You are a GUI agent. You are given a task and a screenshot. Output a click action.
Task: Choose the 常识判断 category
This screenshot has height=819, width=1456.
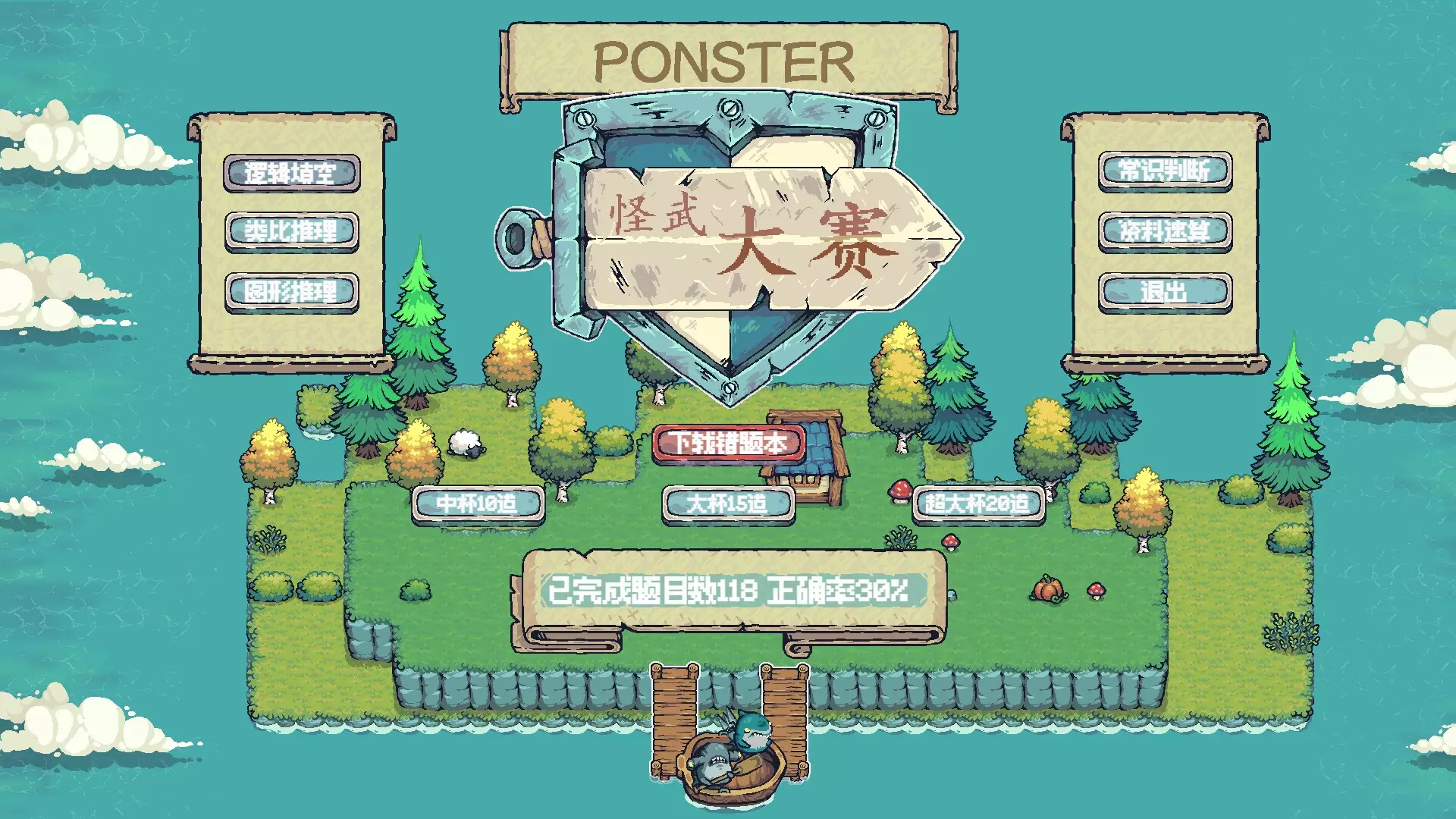pyautogui.click(x=1164, y=170)
